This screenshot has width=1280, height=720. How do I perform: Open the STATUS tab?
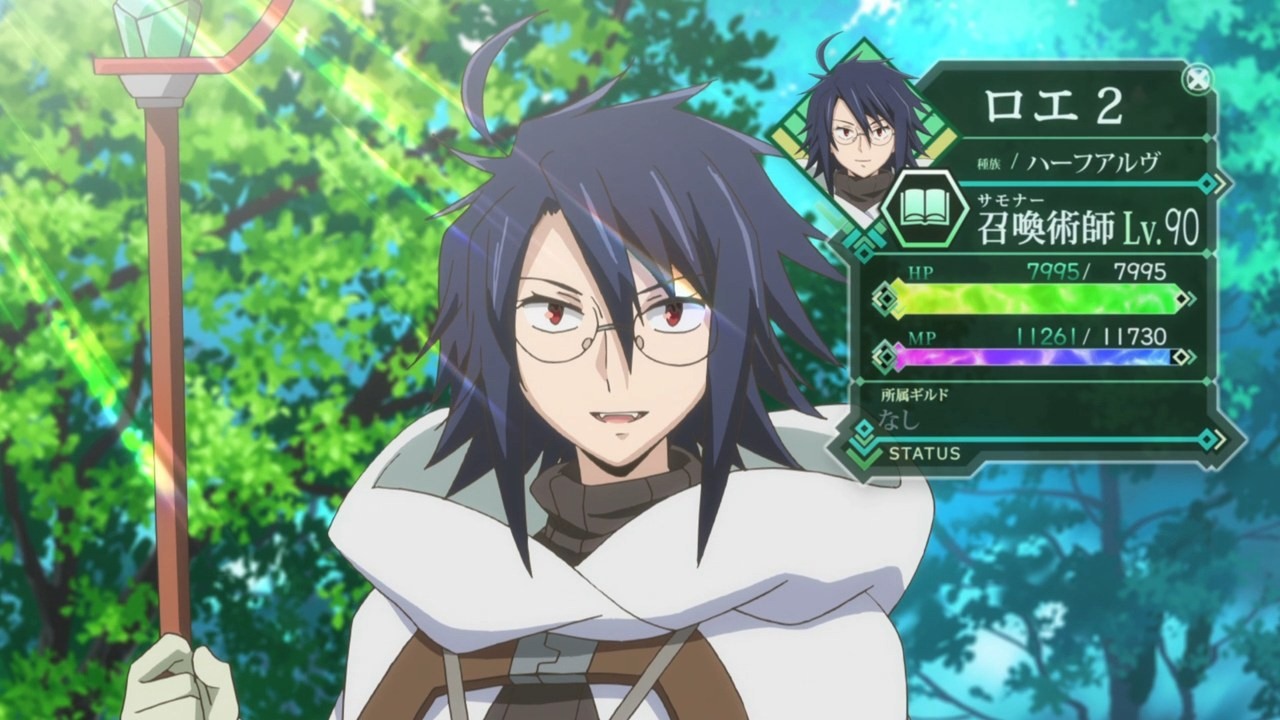923,454
